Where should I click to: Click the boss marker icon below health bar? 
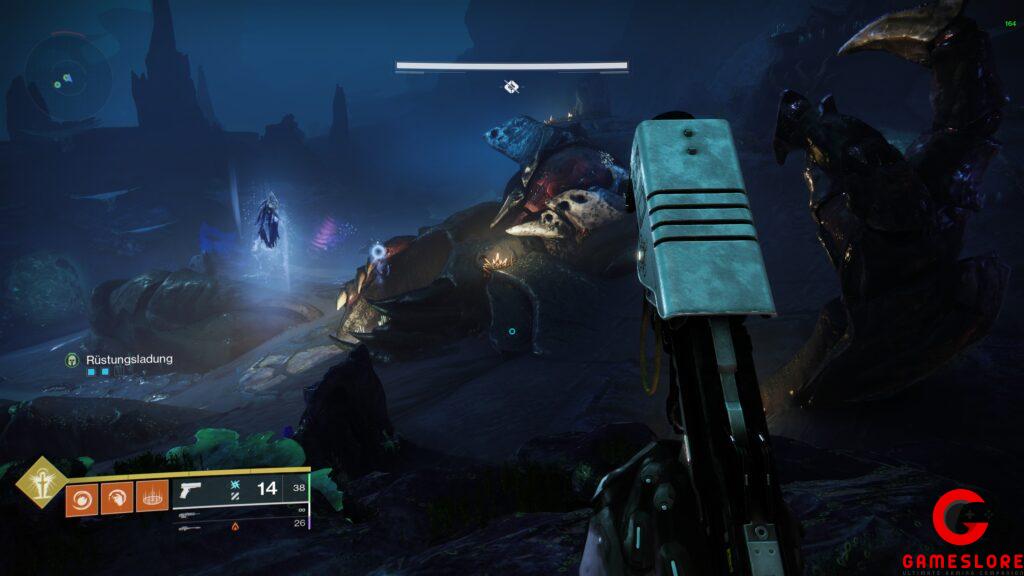pos(511,88)
